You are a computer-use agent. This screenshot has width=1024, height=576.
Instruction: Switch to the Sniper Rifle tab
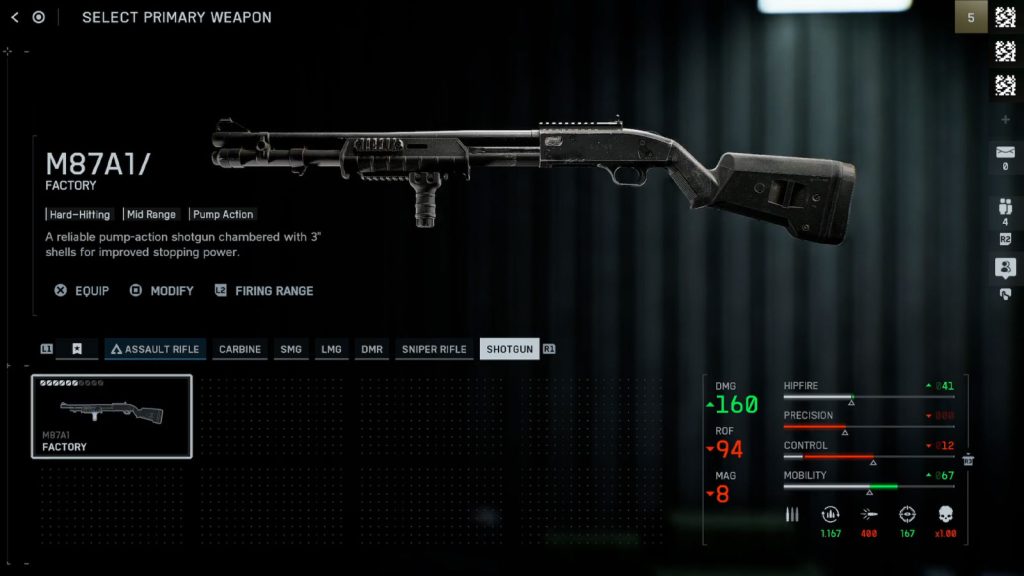434,349
